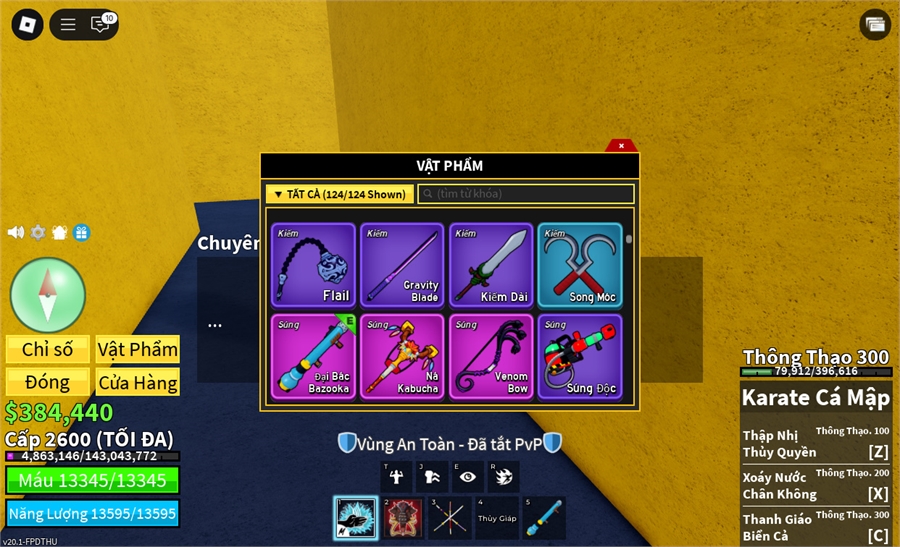Click the Vật Phẩm menu button

(x=138, y=349)
